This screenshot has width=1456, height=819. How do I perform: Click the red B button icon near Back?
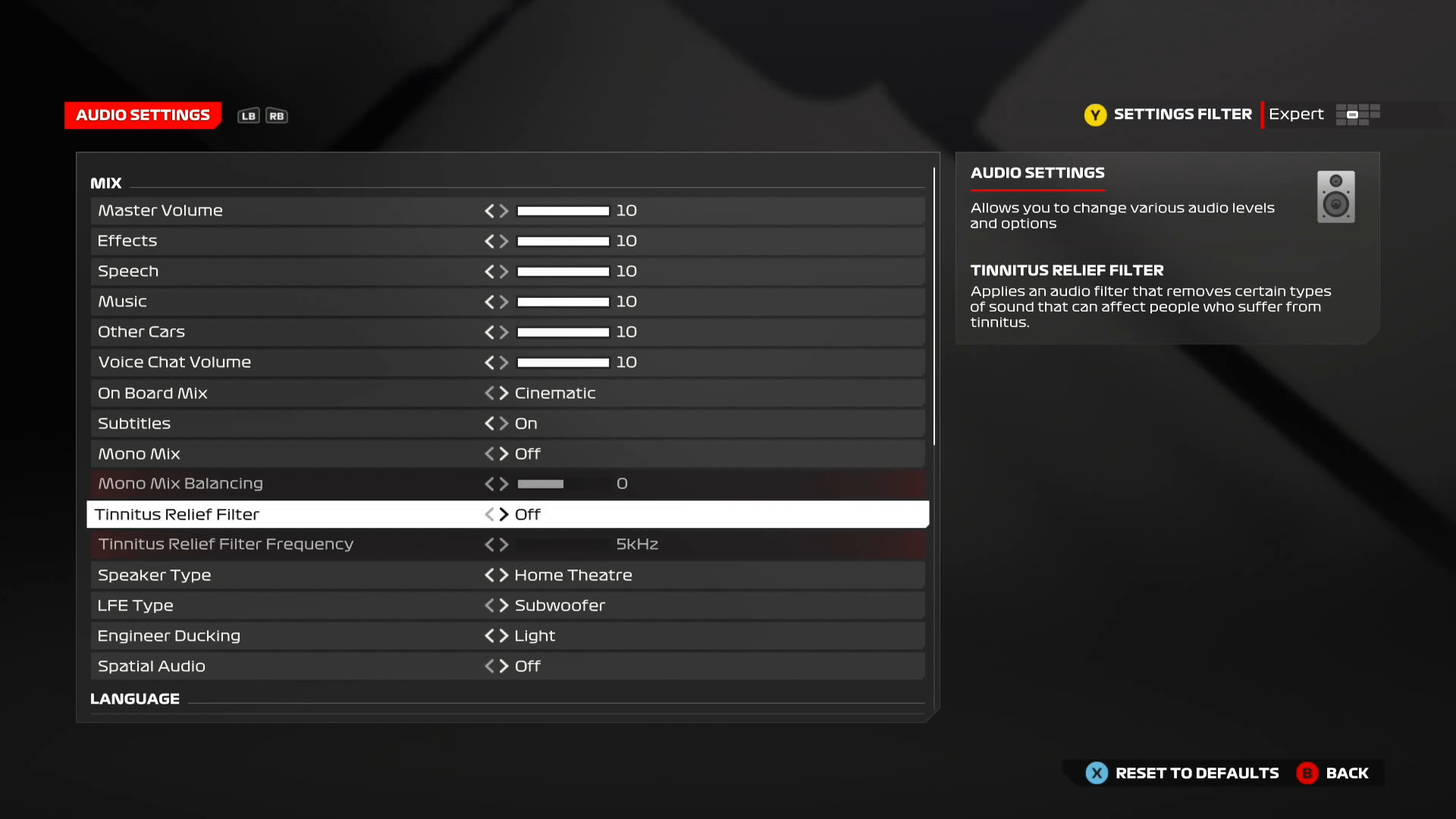tap(1307, 773)
